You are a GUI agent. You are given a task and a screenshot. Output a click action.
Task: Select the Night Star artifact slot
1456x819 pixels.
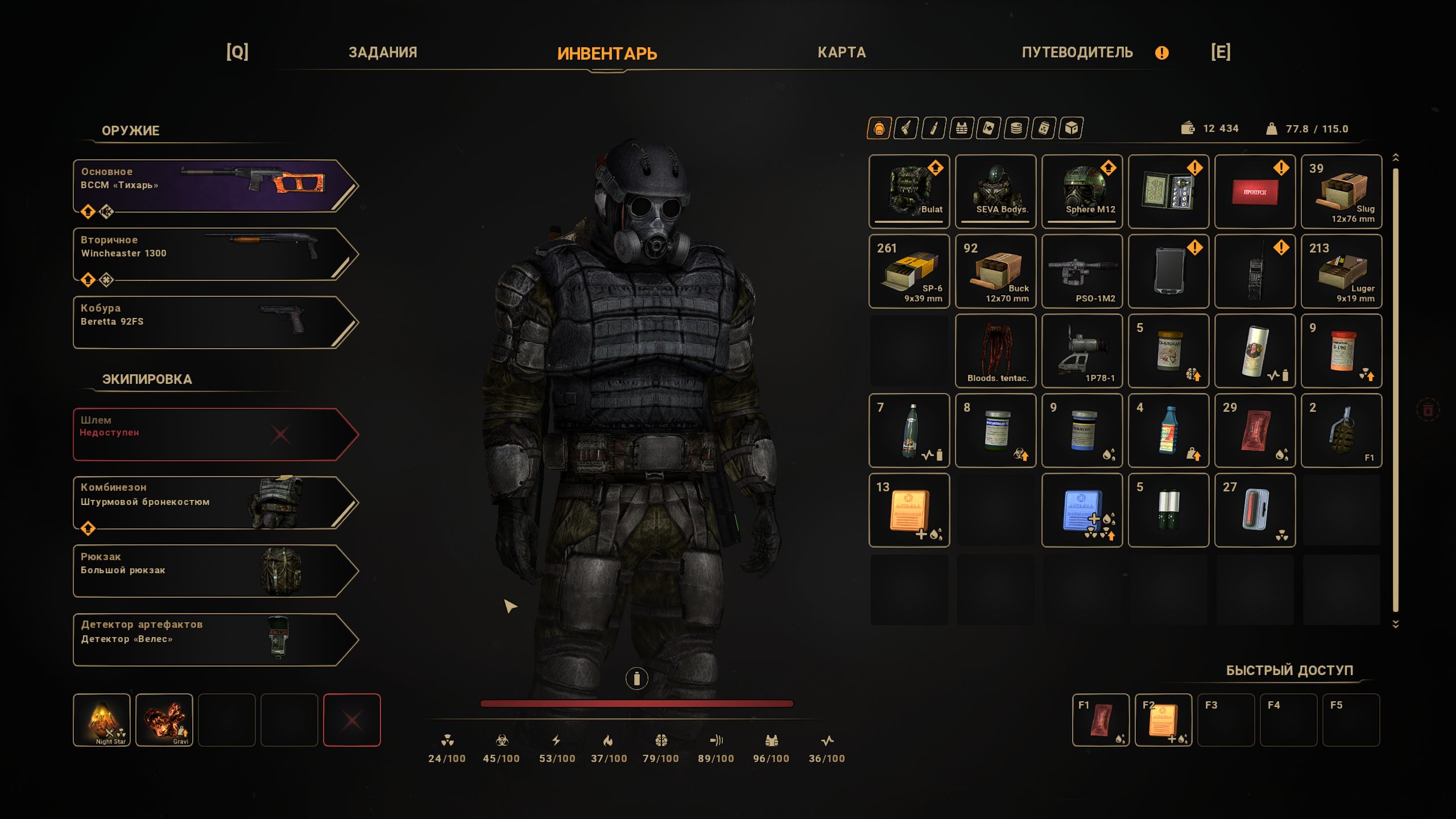click(102, 719)
